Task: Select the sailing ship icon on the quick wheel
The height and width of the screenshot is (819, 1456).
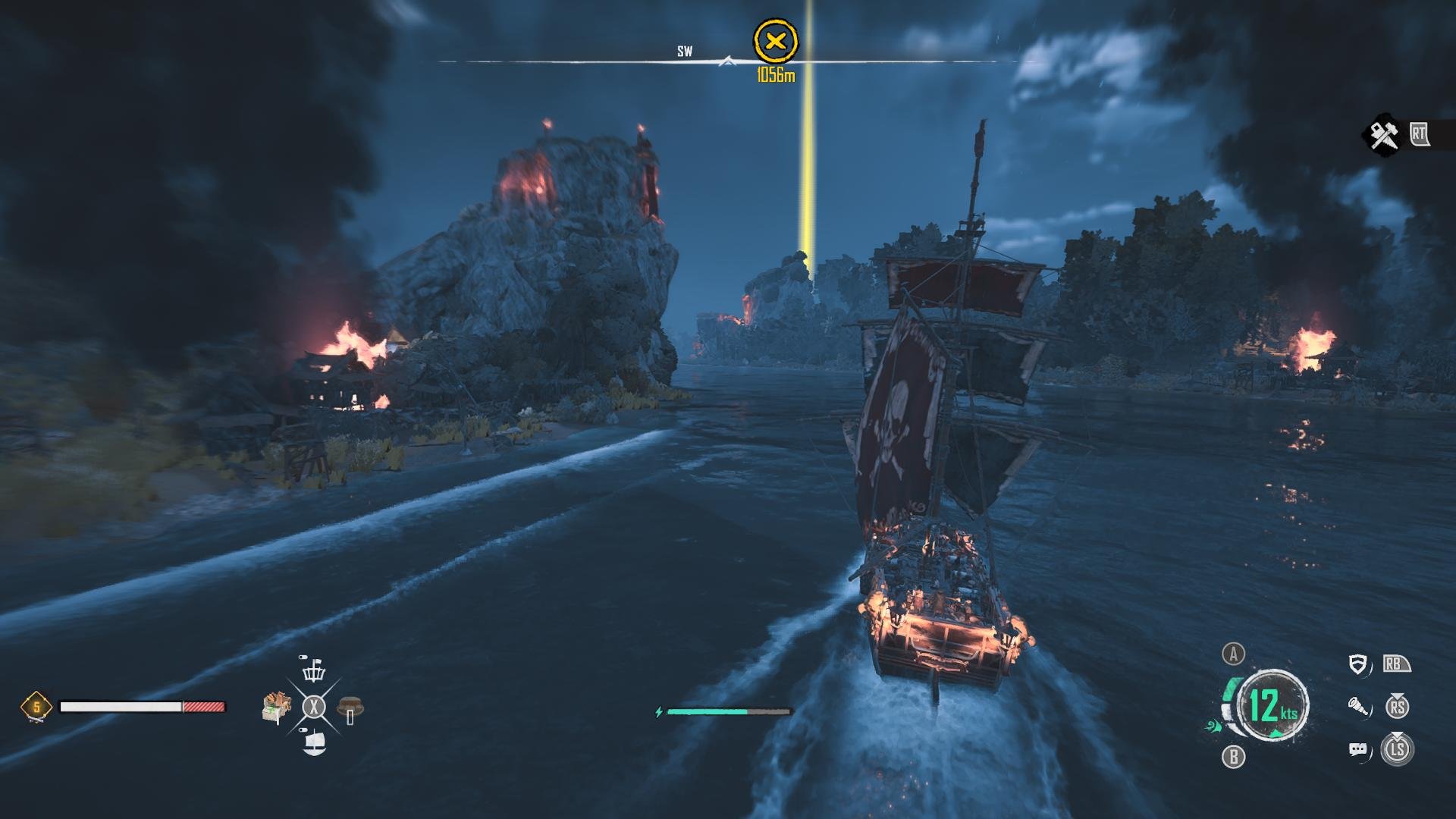Action: pyautogui.click(x=314, y=742)
